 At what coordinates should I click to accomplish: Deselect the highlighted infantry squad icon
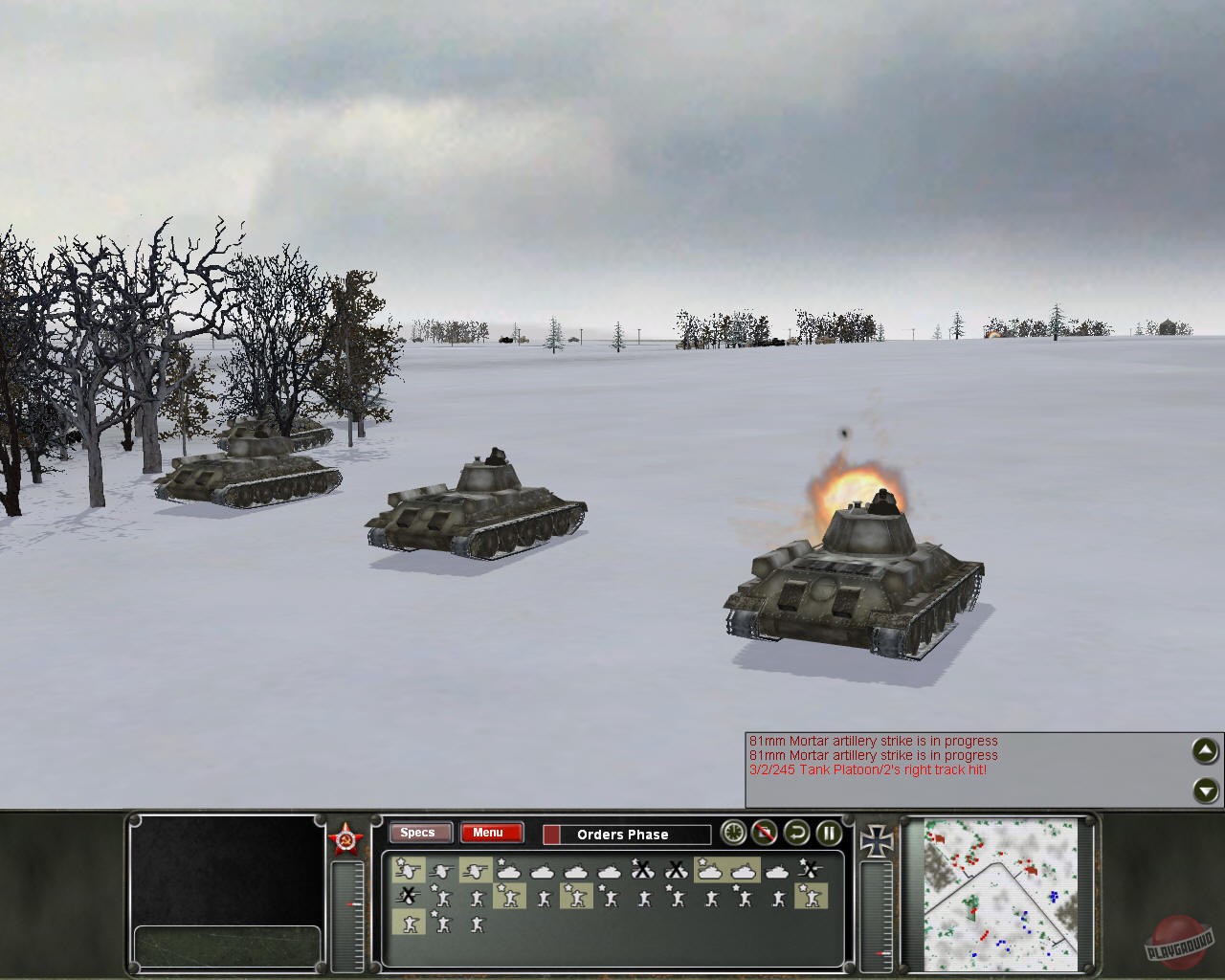click(510, 898)
